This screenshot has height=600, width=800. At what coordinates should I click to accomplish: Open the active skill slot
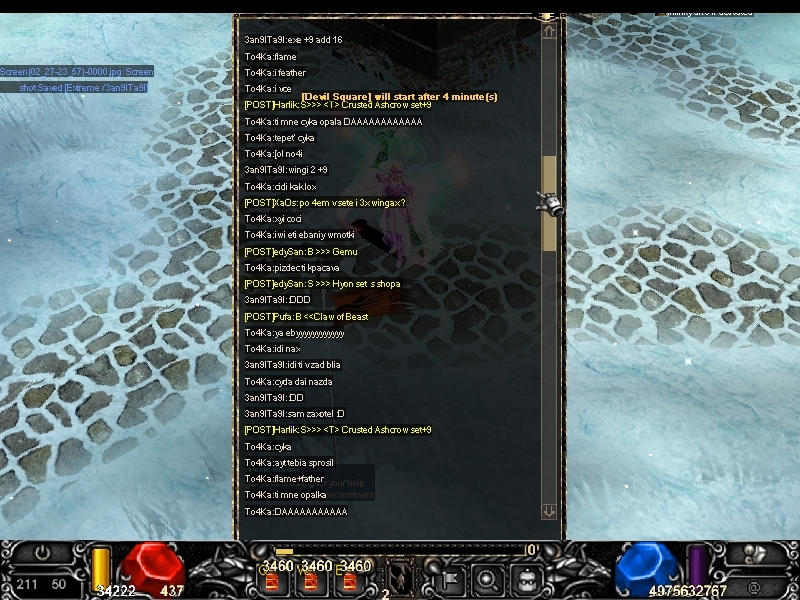tap(400, 578)
